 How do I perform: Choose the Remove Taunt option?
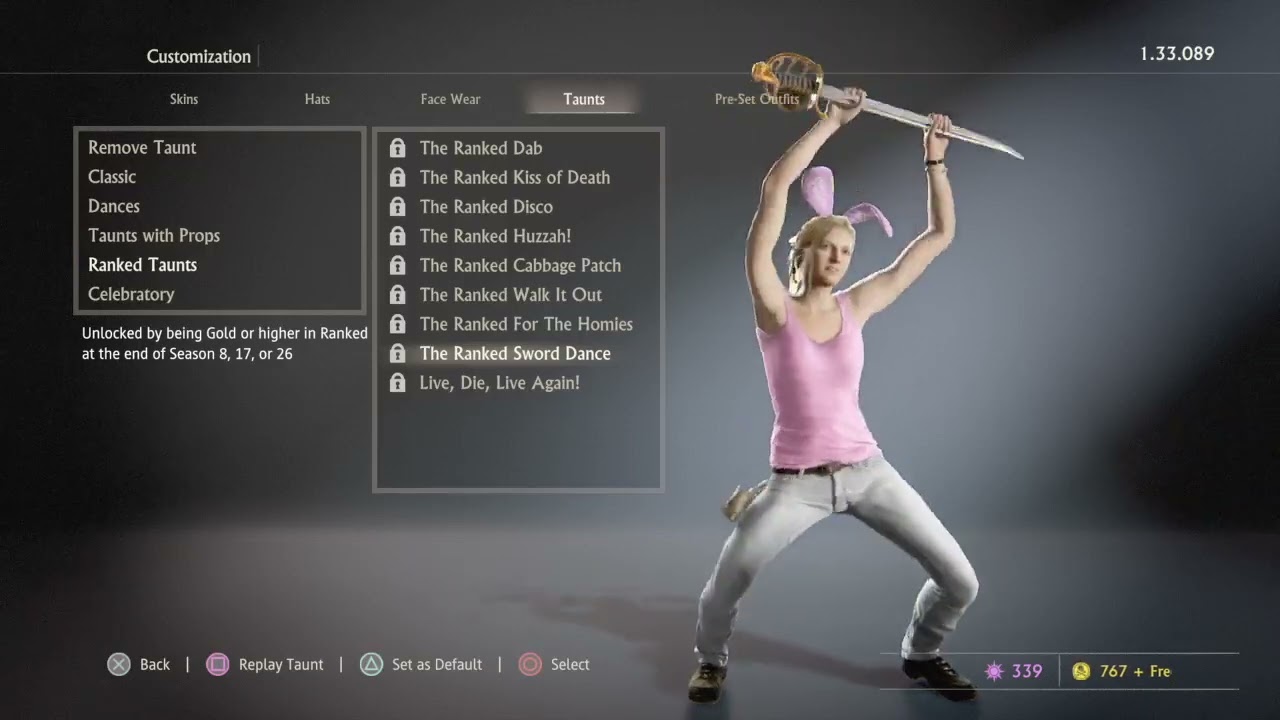click(142, 148)
